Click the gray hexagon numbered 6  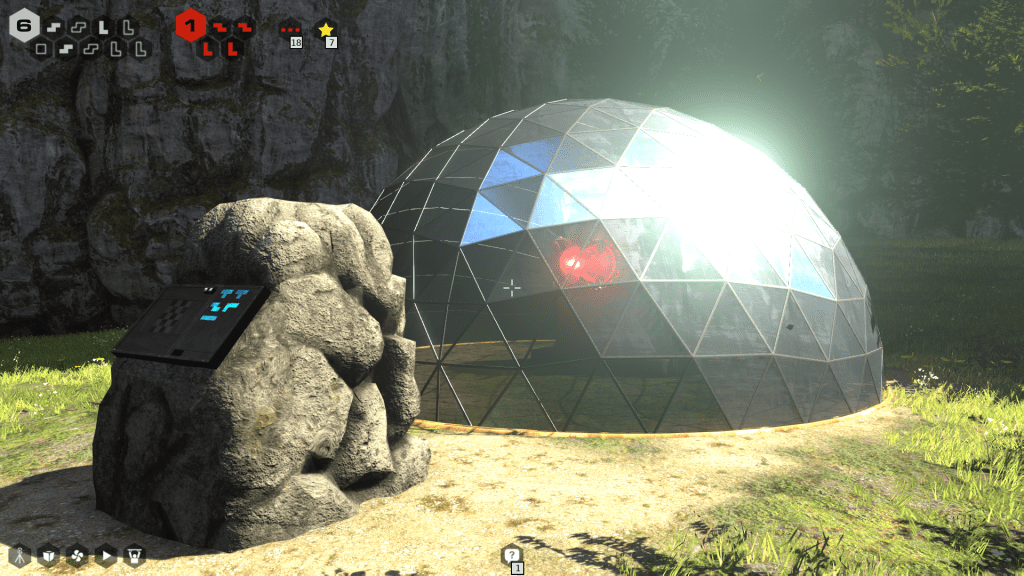click(x=23, y=24)
